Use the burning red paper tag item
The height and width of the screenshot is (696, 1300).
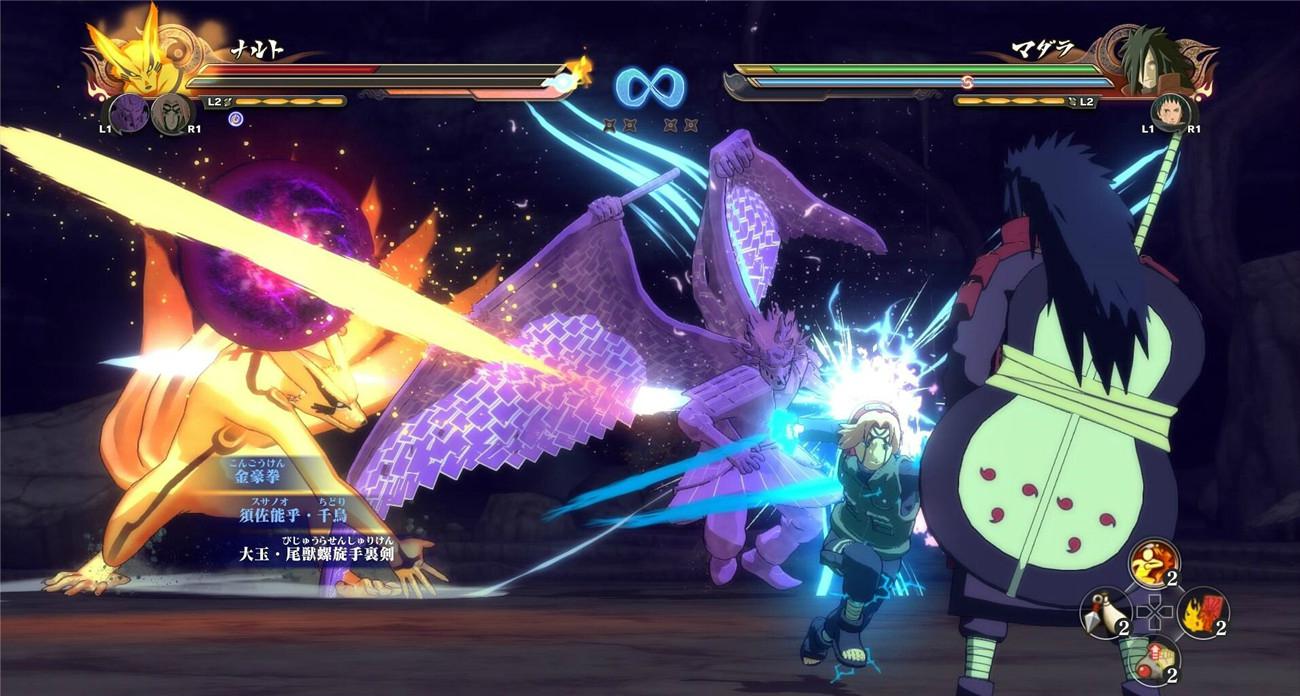click(1202, 612)
